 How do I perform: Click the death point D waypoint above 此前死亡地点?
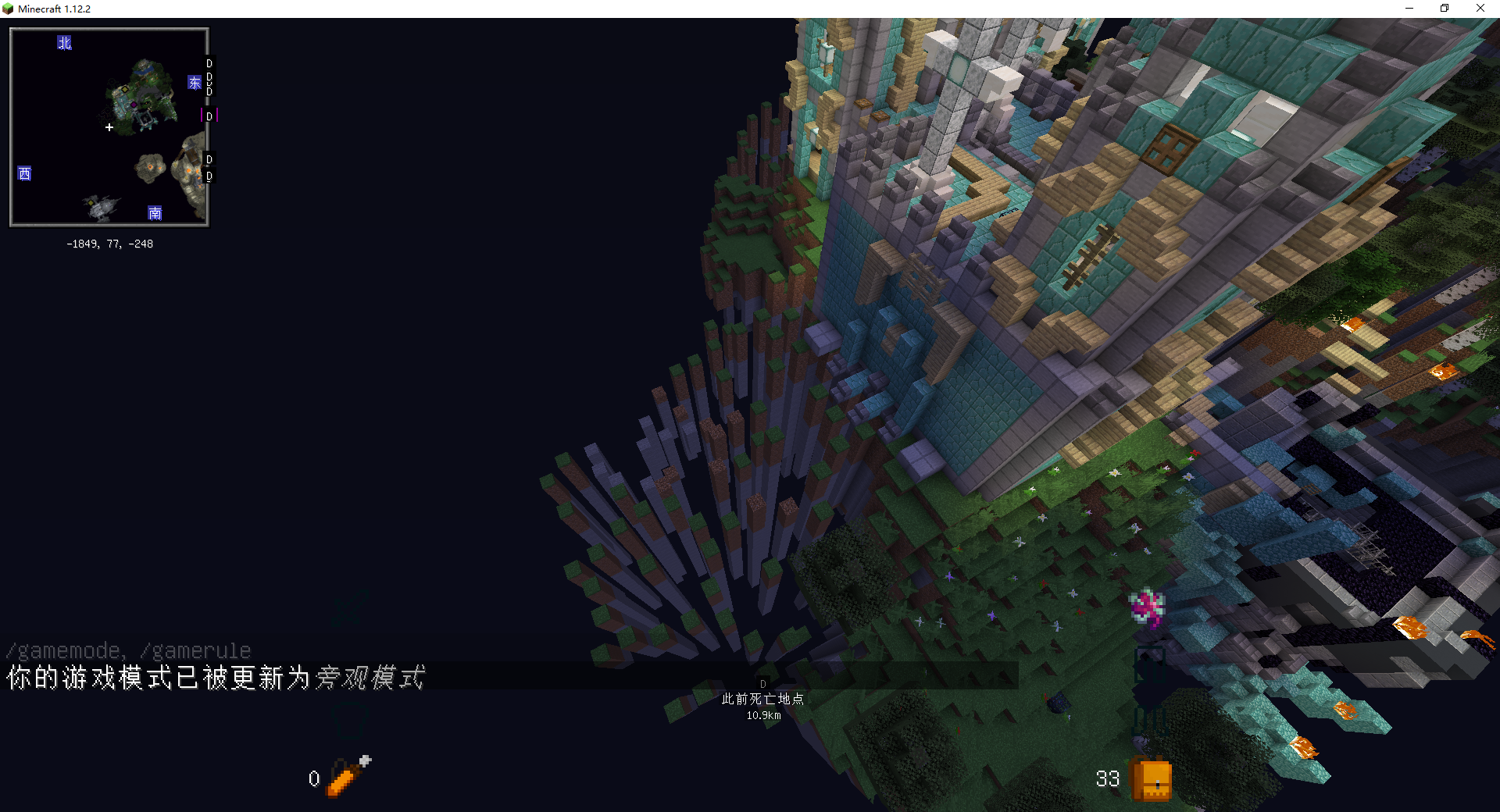point(762,682)
